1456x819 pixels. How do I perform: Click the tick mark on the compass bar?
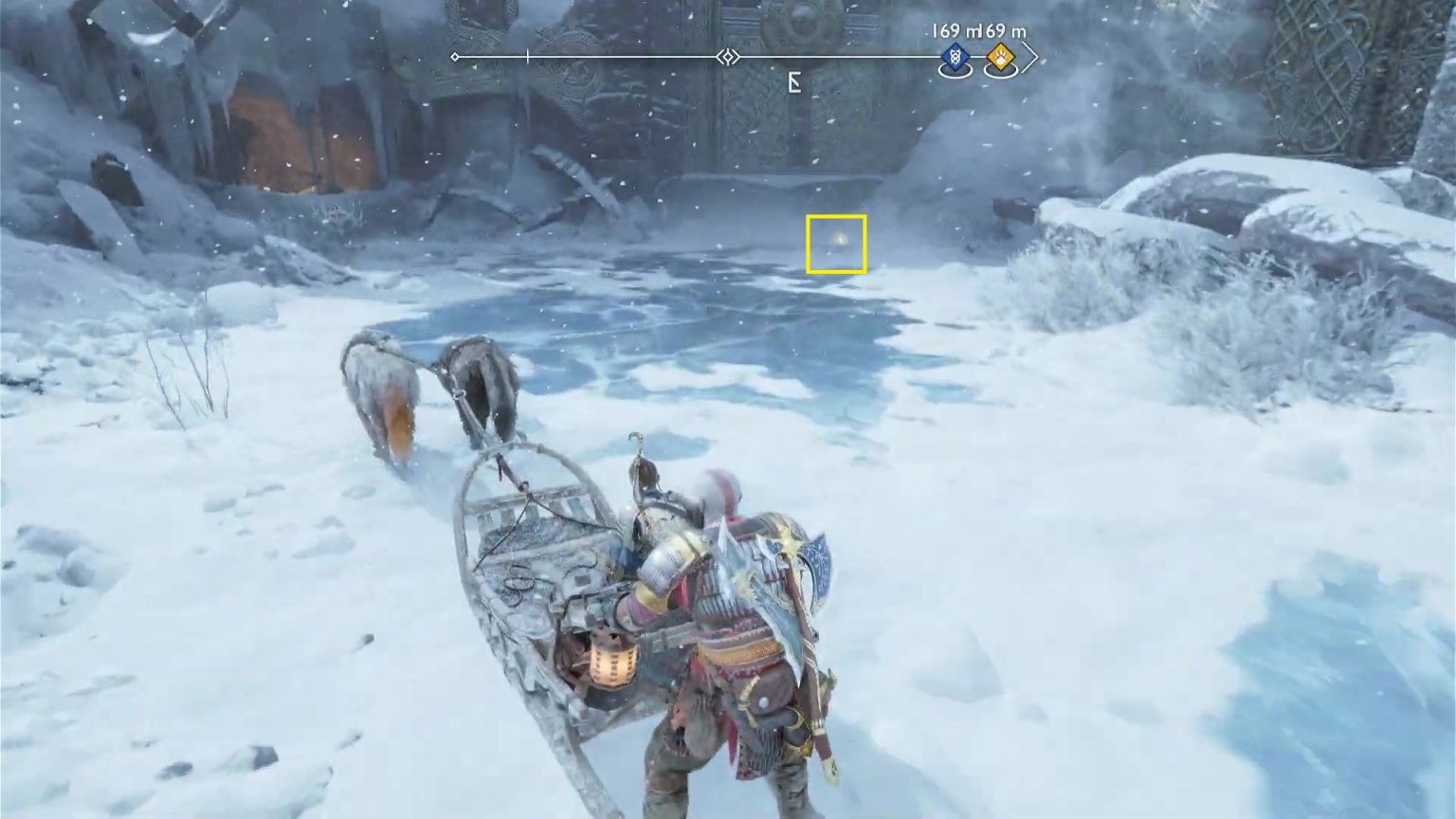pos(528,55)
